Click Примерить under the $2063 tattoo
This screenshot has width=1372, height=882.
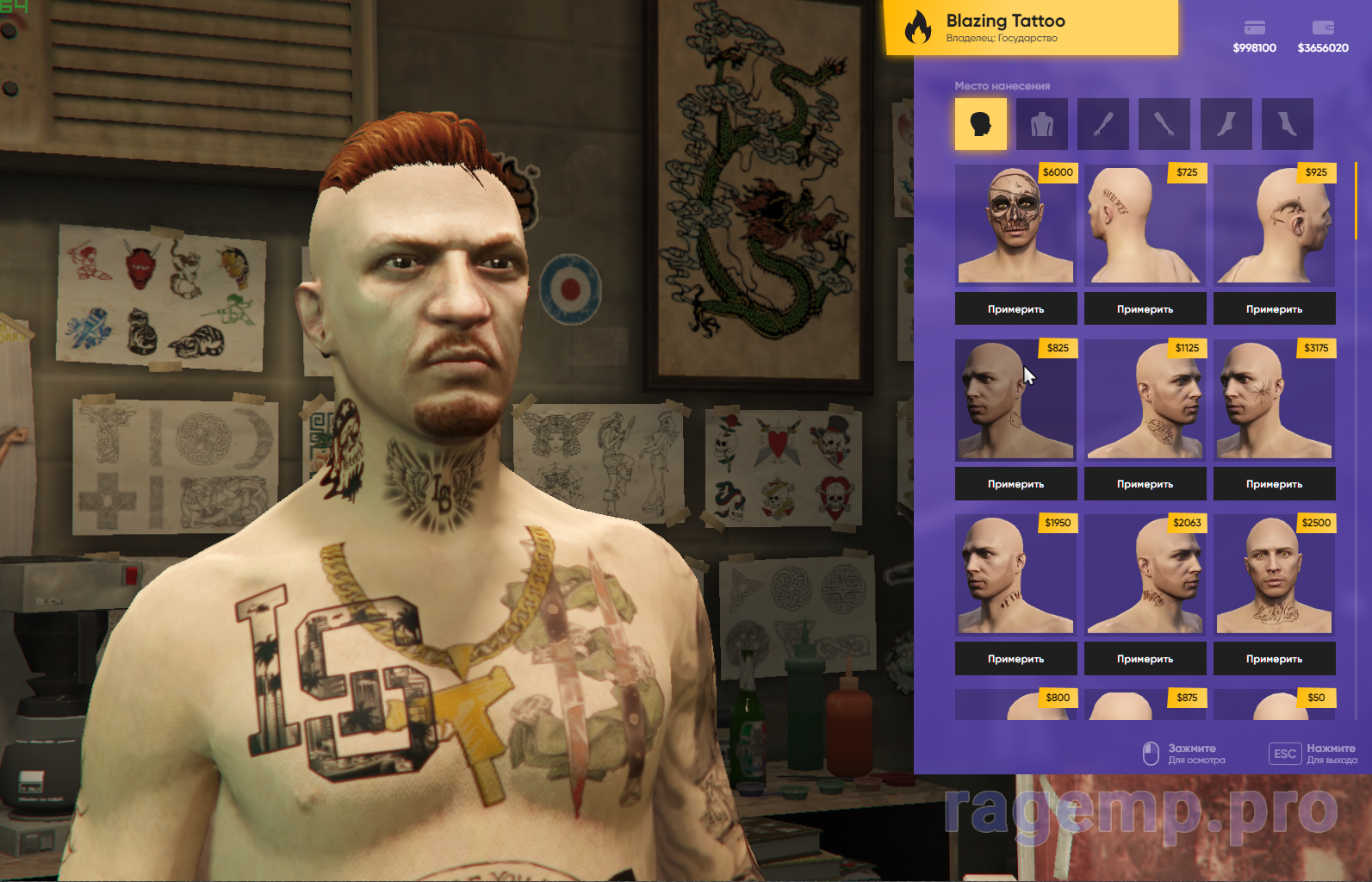(x=1145, y=659)
